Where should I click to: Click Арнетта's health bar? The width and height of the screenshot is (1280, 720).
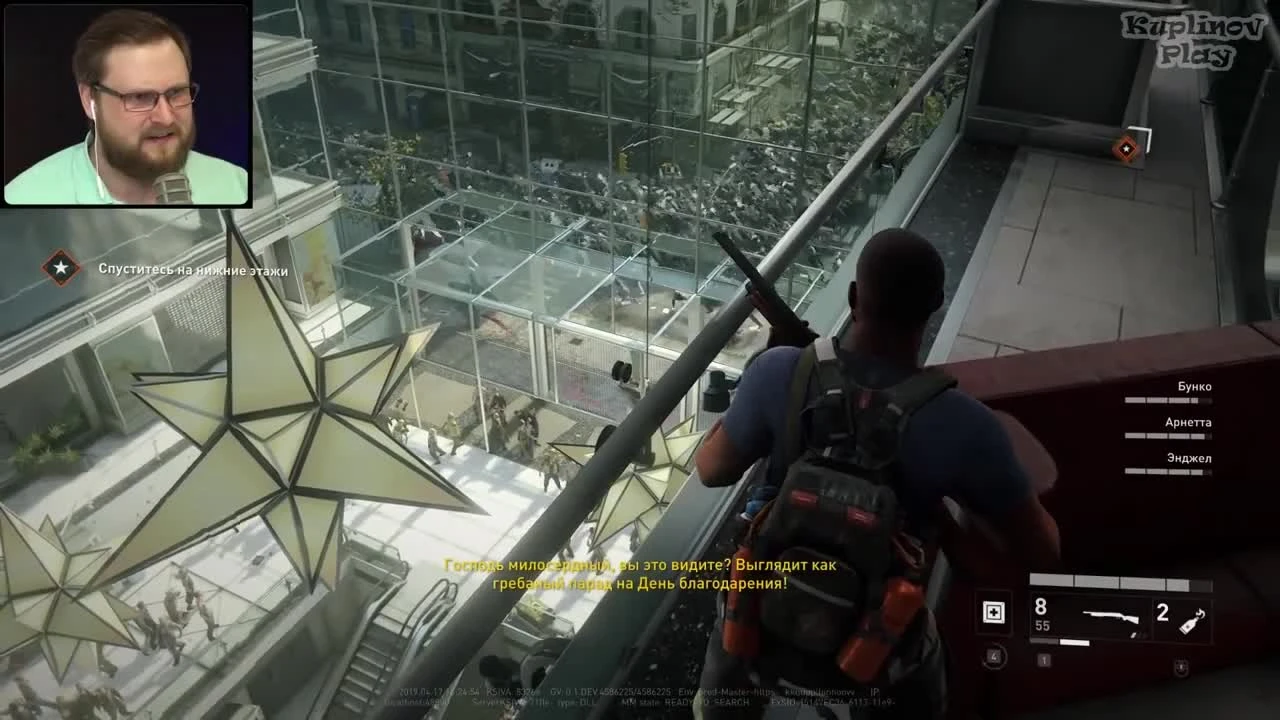tap(1170, 435)
